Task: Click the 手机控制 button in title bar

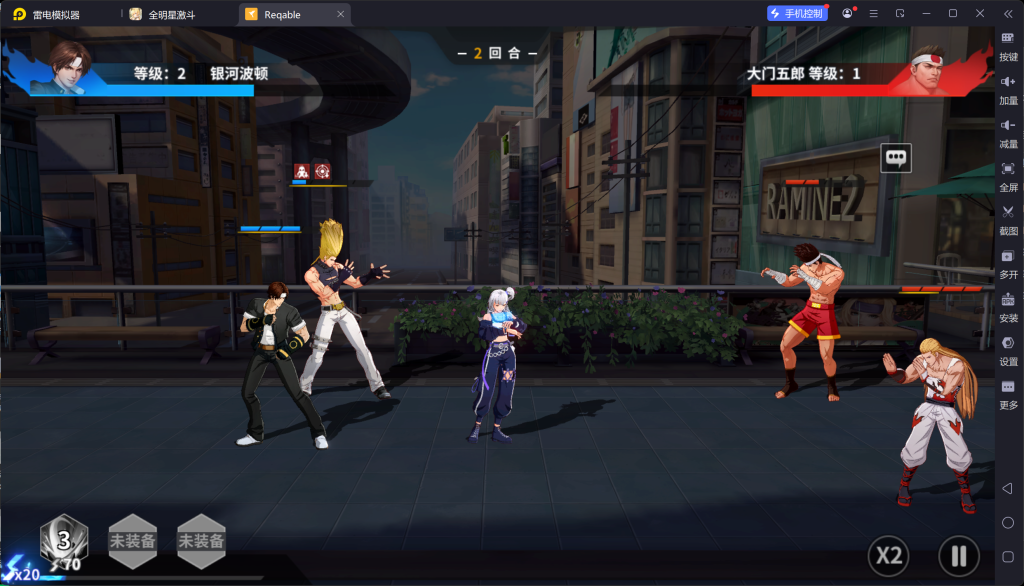Action: [x=797, y=13]
